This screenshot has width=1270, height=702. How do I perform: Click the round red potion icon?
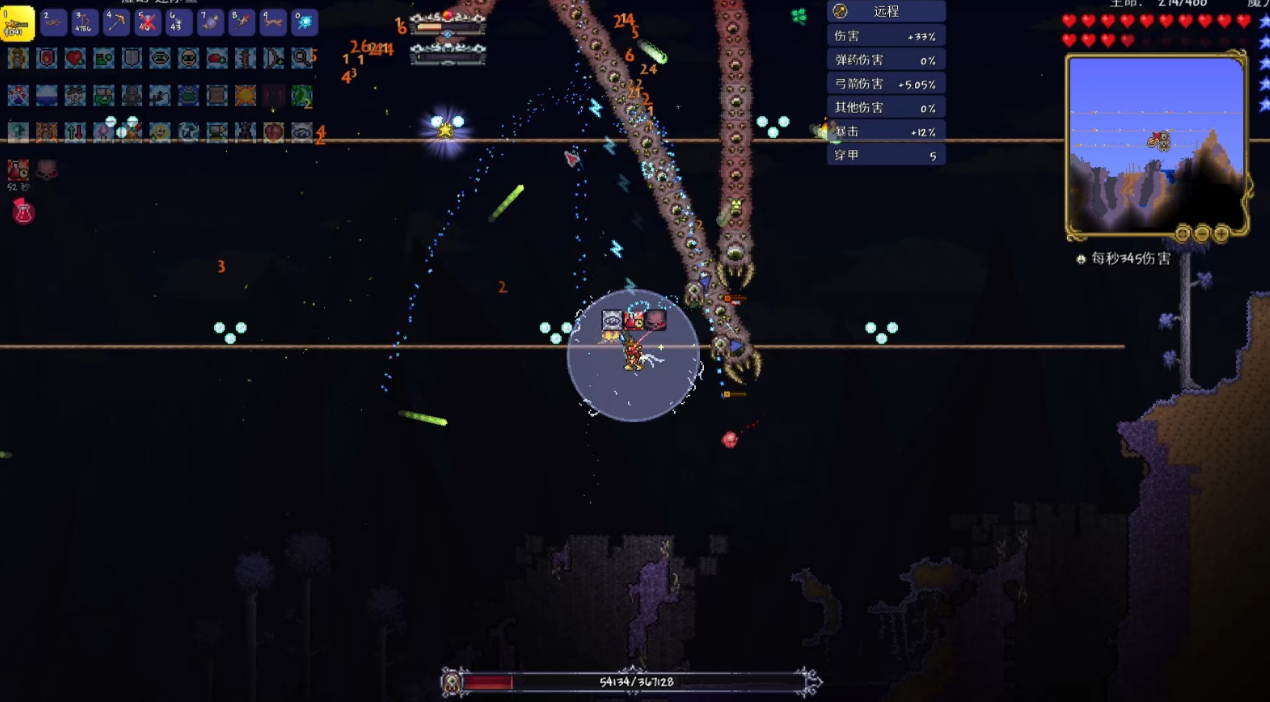(x=23, y=211)
